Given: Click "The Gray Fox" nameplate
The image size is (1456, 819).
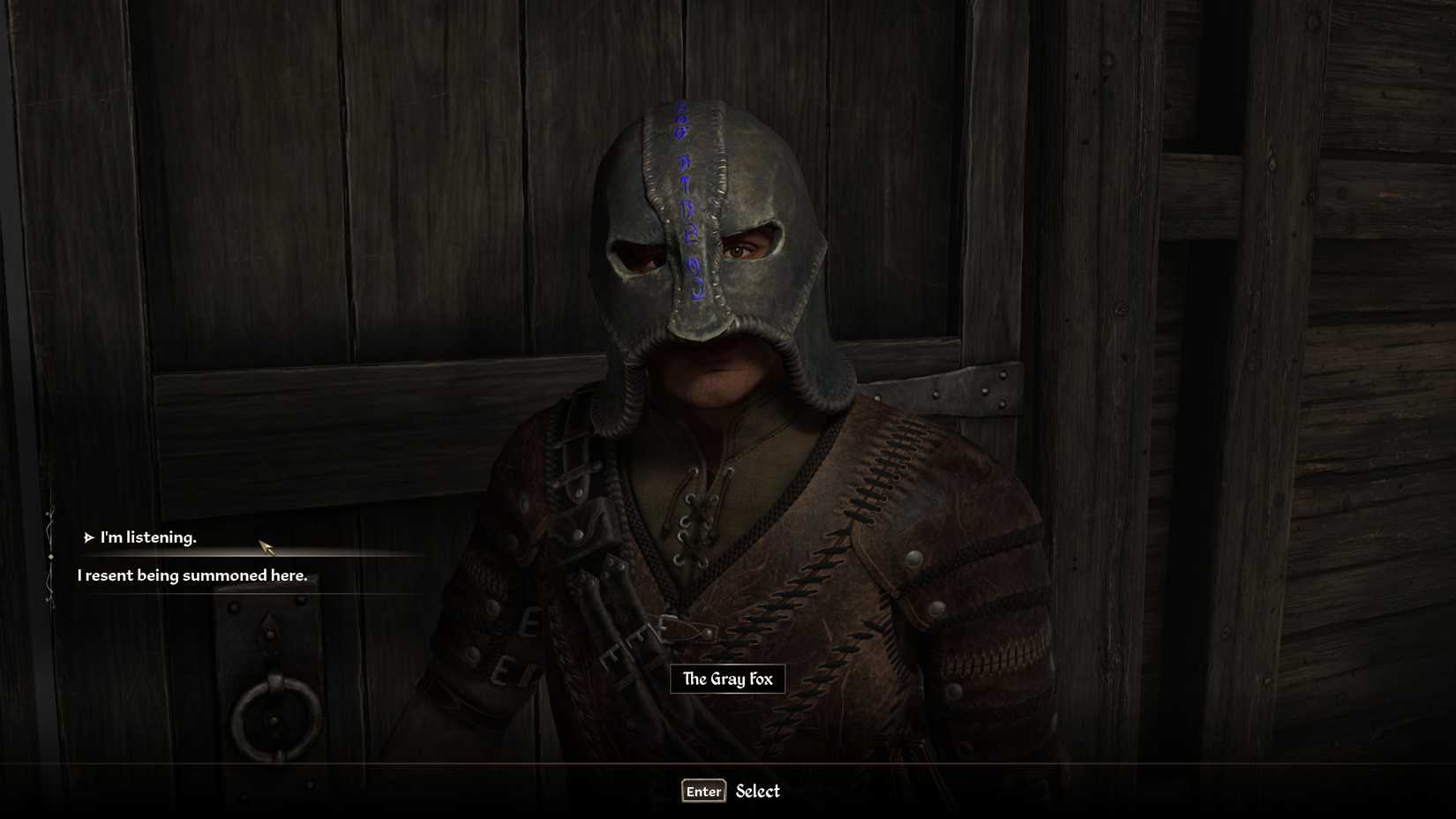Looking at the screenshot, I should (727, 680).
